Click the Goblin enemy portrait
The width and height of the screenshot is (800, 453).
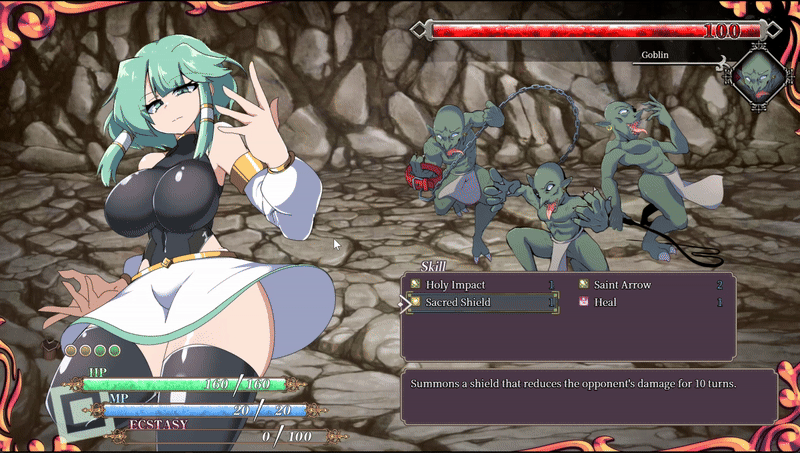(757, 78)
